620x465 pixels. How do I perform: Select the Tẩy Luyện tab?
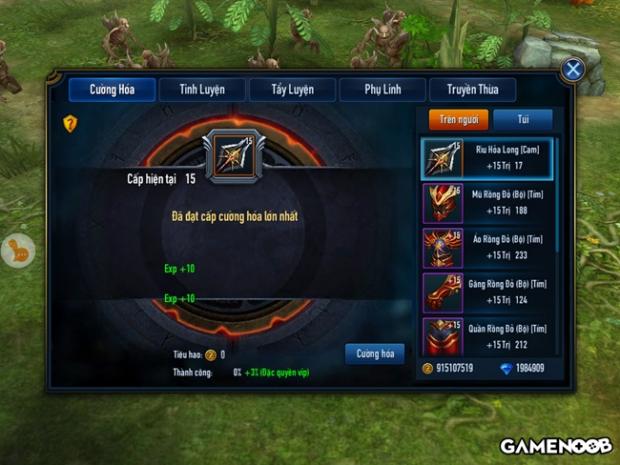pos(292,90)
